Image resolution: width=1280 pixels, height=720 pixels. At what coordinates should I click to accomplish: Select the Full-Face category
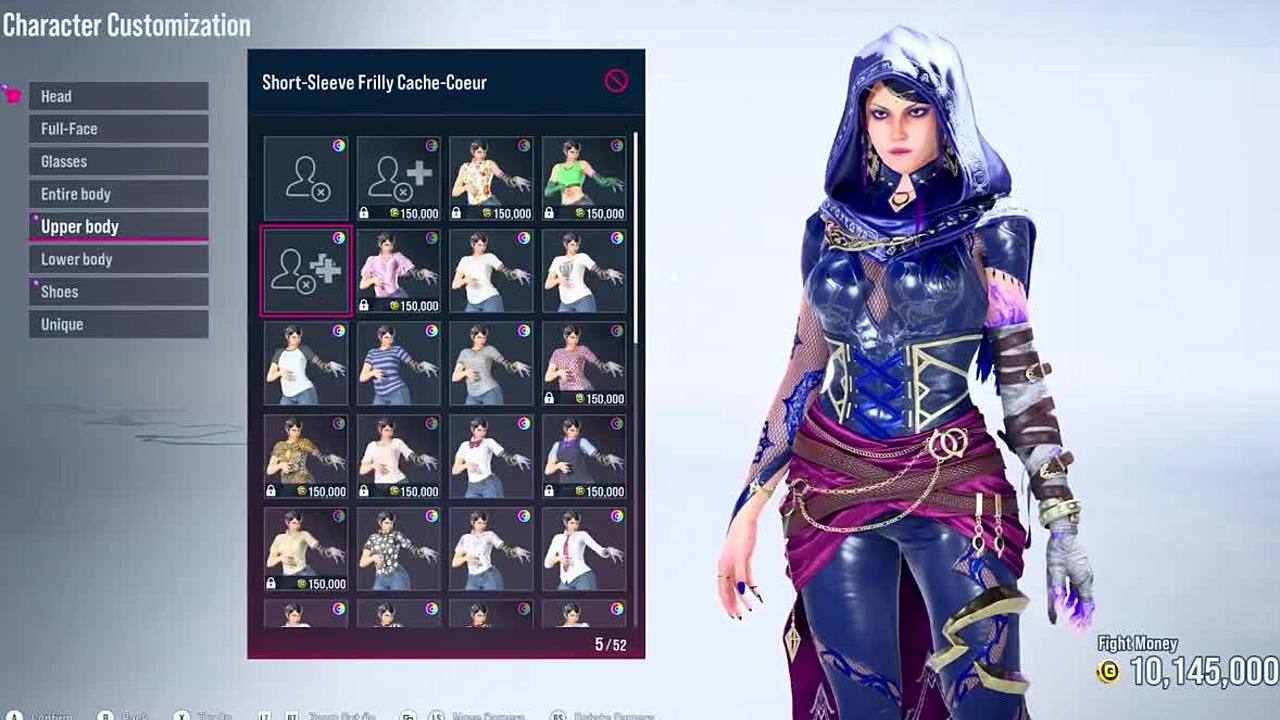click(118, 129)
